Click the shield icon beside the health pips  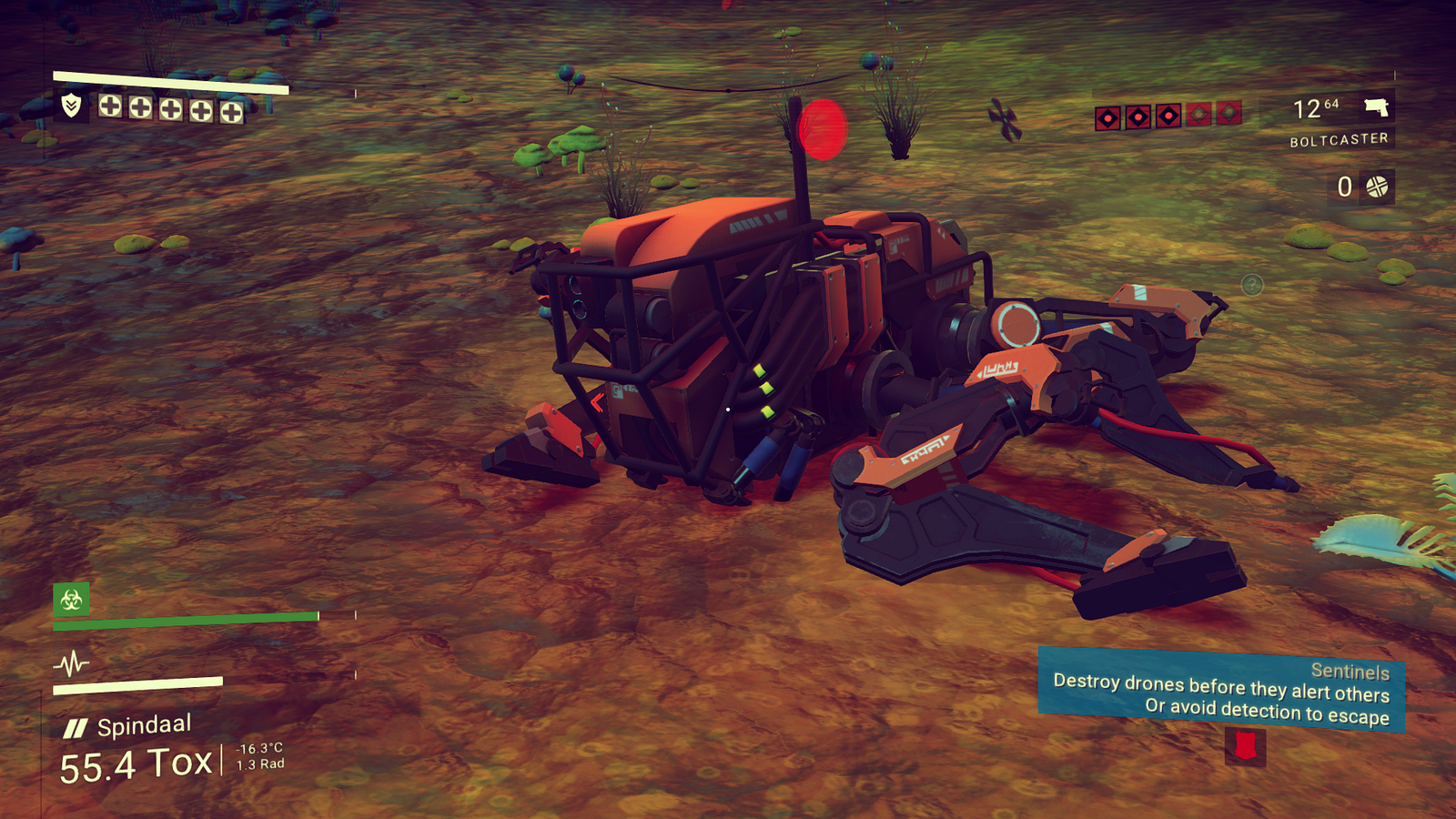pos(71,106)
